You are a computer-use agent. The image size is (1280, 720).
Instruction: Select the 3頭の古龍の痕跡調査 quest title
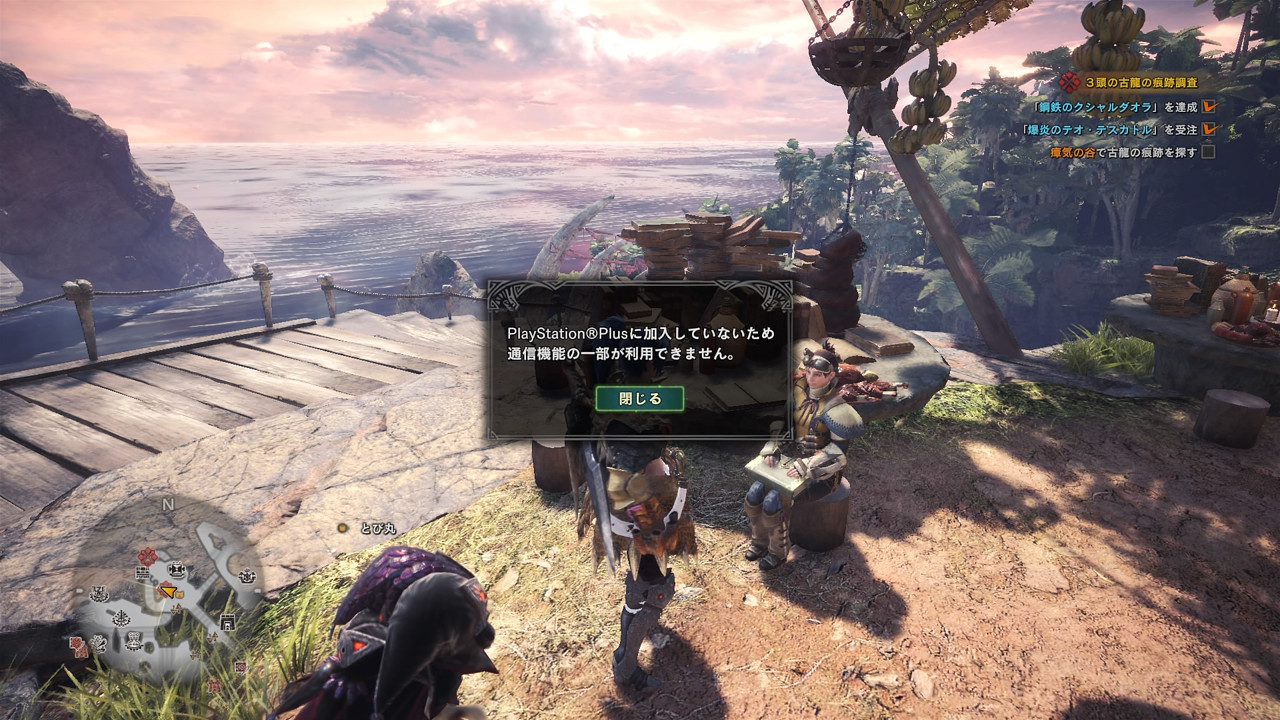click(x=1140, y=83)
